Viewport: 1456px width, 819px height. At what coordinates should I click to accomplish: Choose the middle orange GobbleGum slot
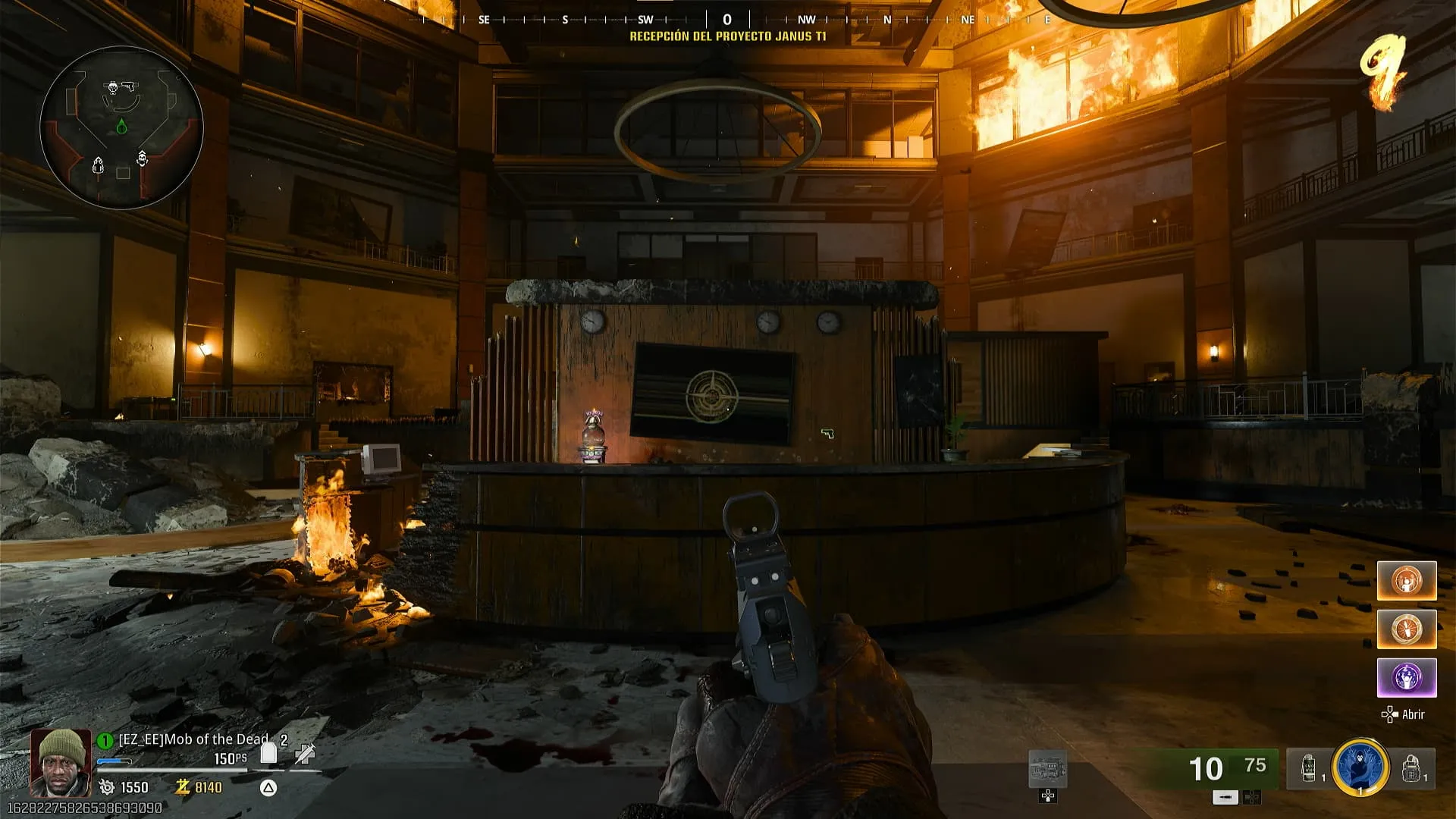(x=1407, y=629)
